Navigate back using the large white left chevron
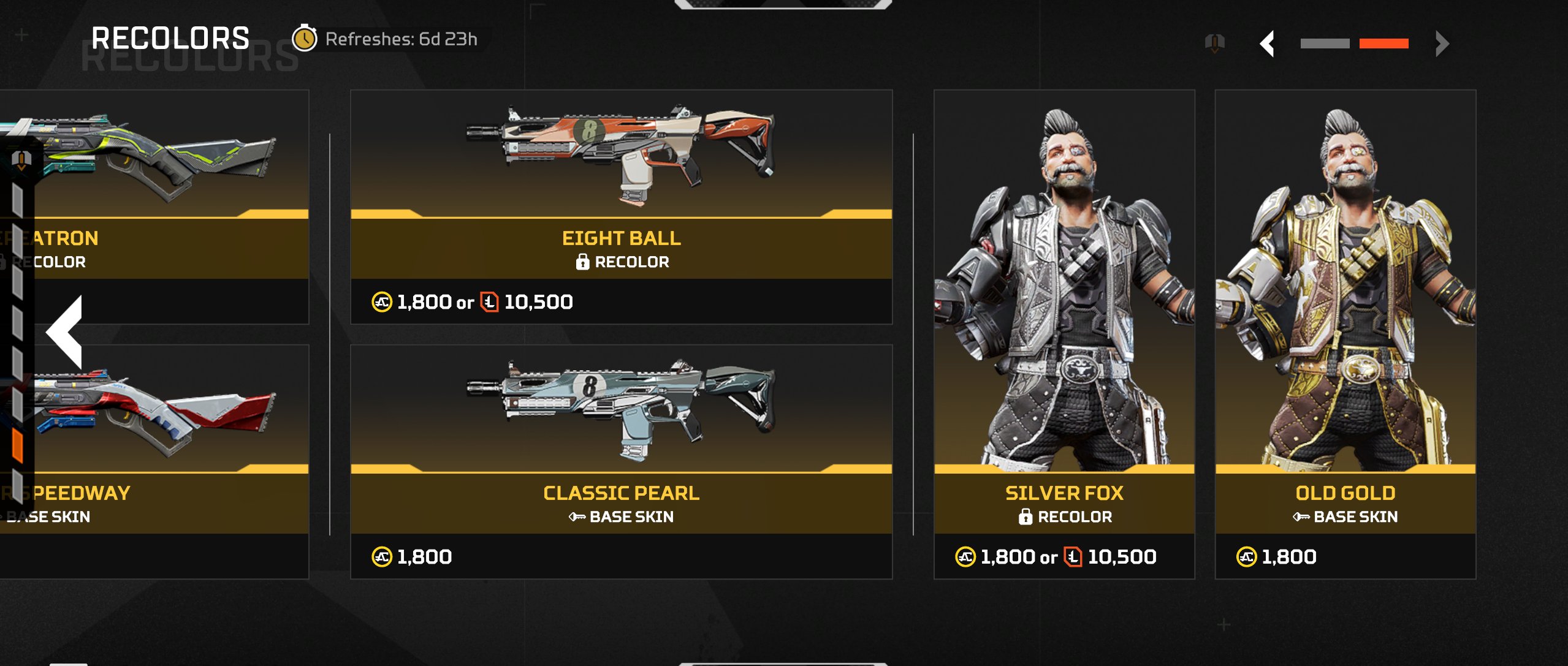1568x666 pixels. click(x=65, y=331)
